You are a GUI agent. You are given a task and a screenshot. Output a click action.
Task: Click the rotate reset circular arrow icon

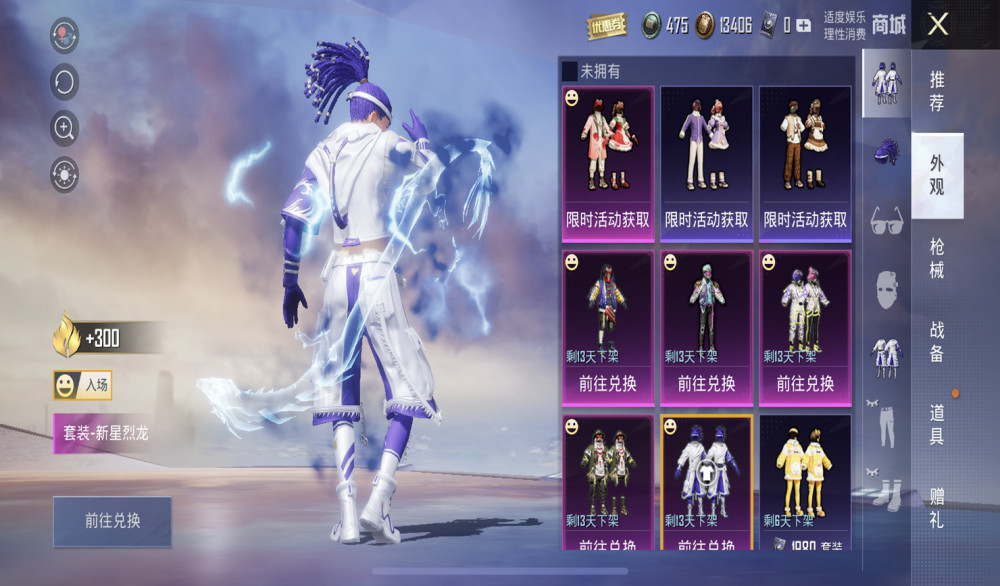pos(65,81)
